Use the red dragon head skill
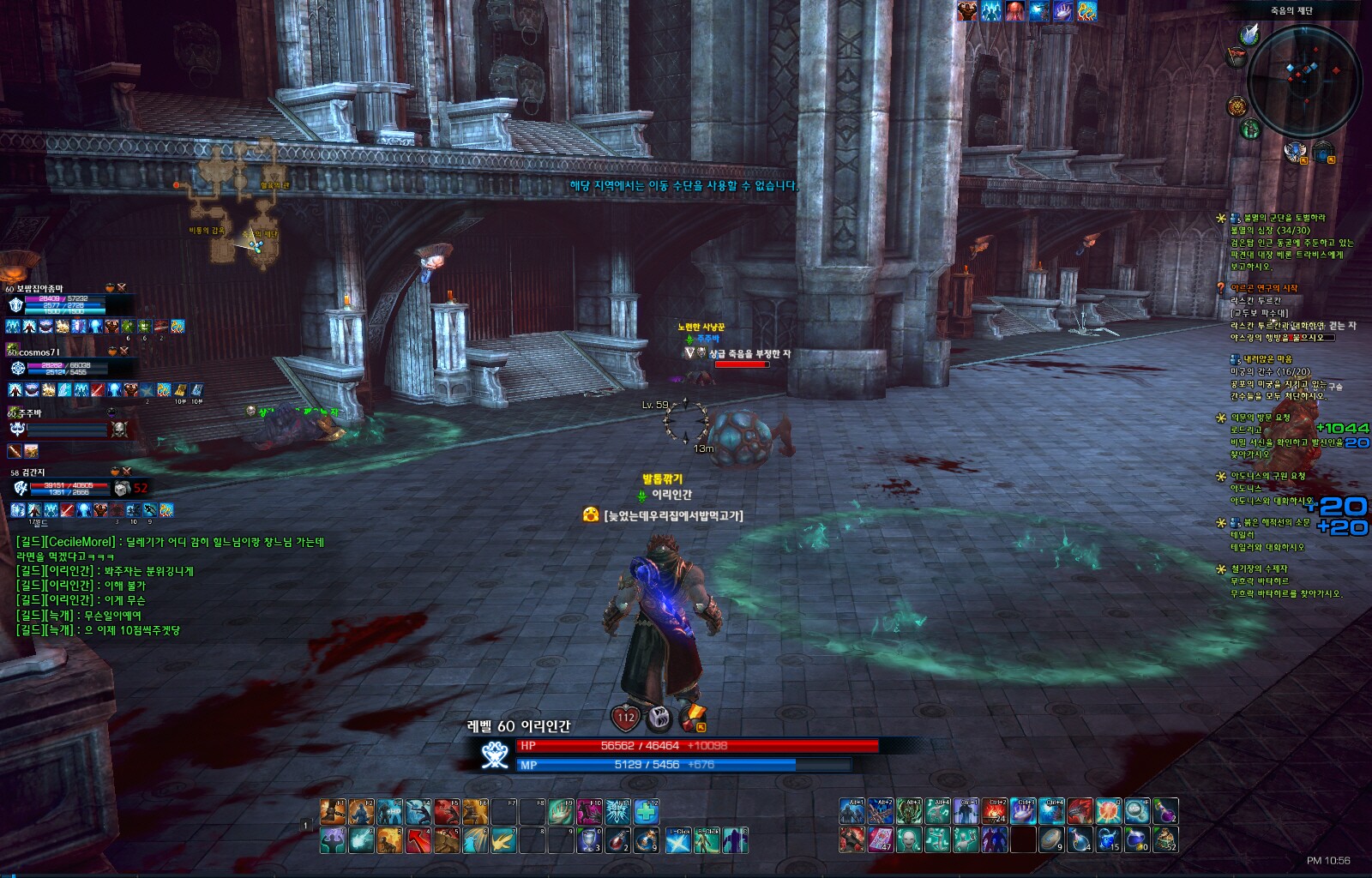Viewport: 1372px width, 878px height. [x=1080, y=811]
